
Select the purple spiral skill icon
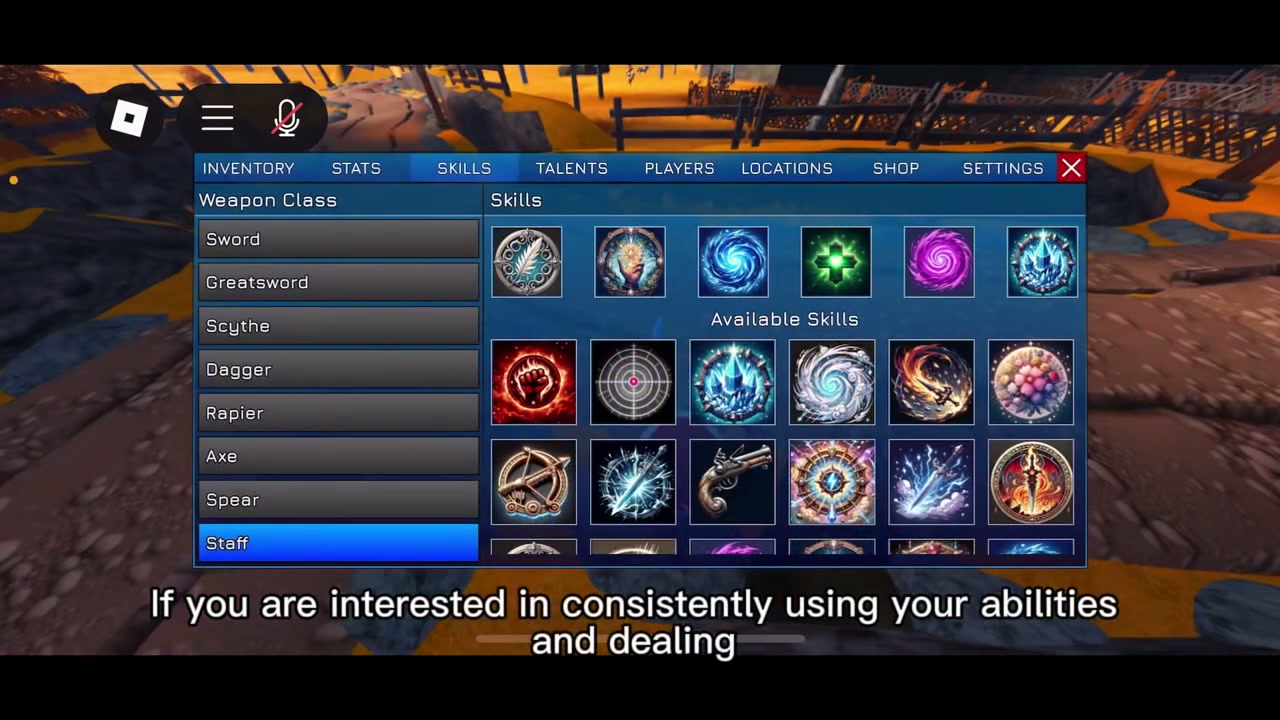pyautogui.click(x=939, y=262)
